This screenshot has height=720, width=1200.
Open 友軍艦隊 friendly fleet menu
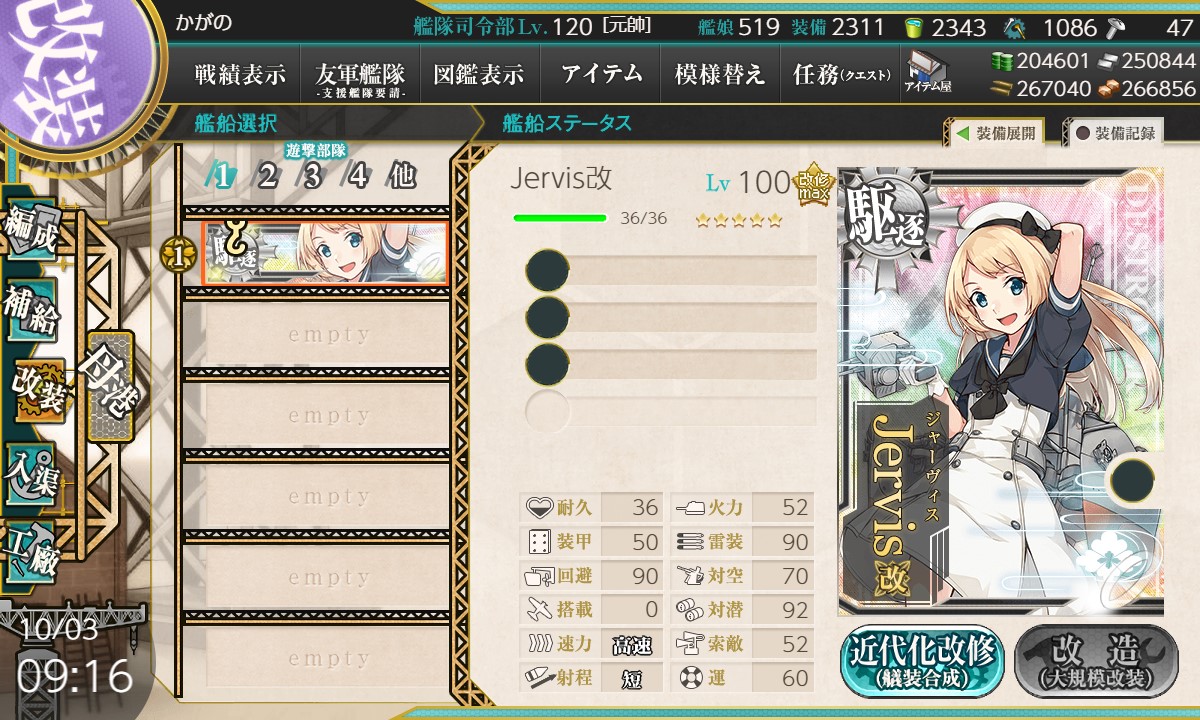pos(360,74)
